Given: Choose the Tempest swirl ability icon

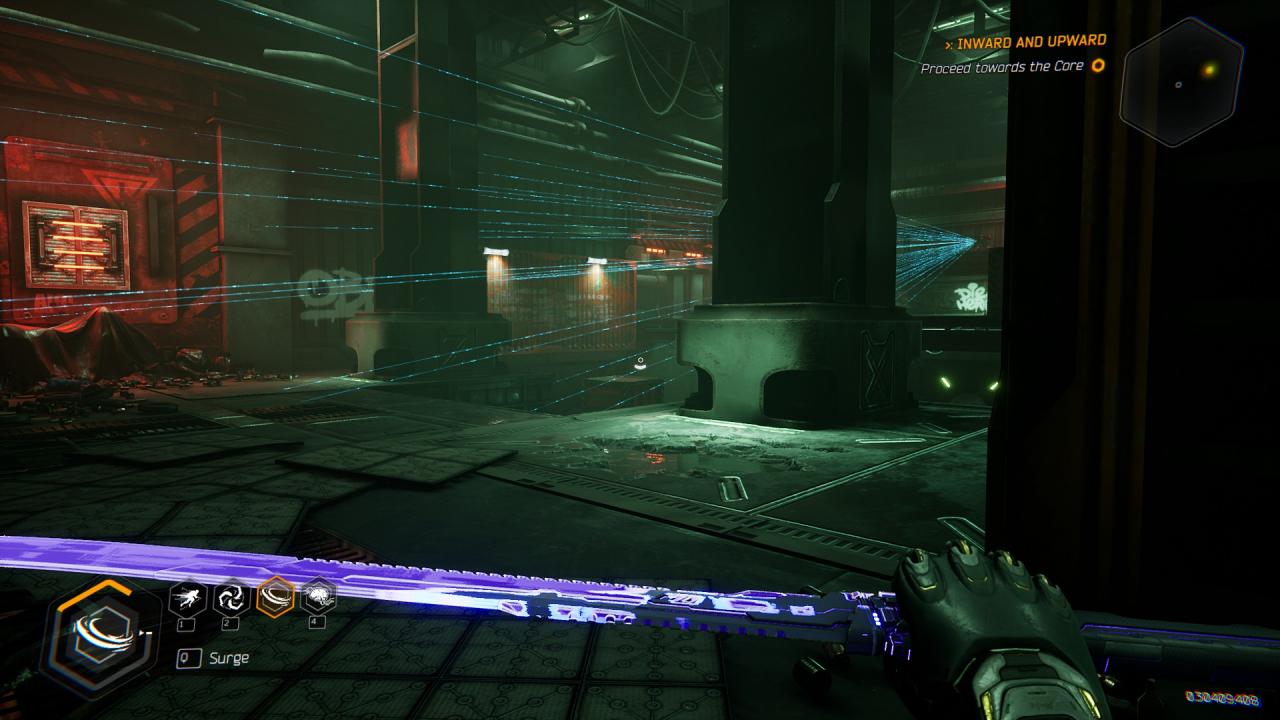Looking at the screenshot, I should (231, 598).
